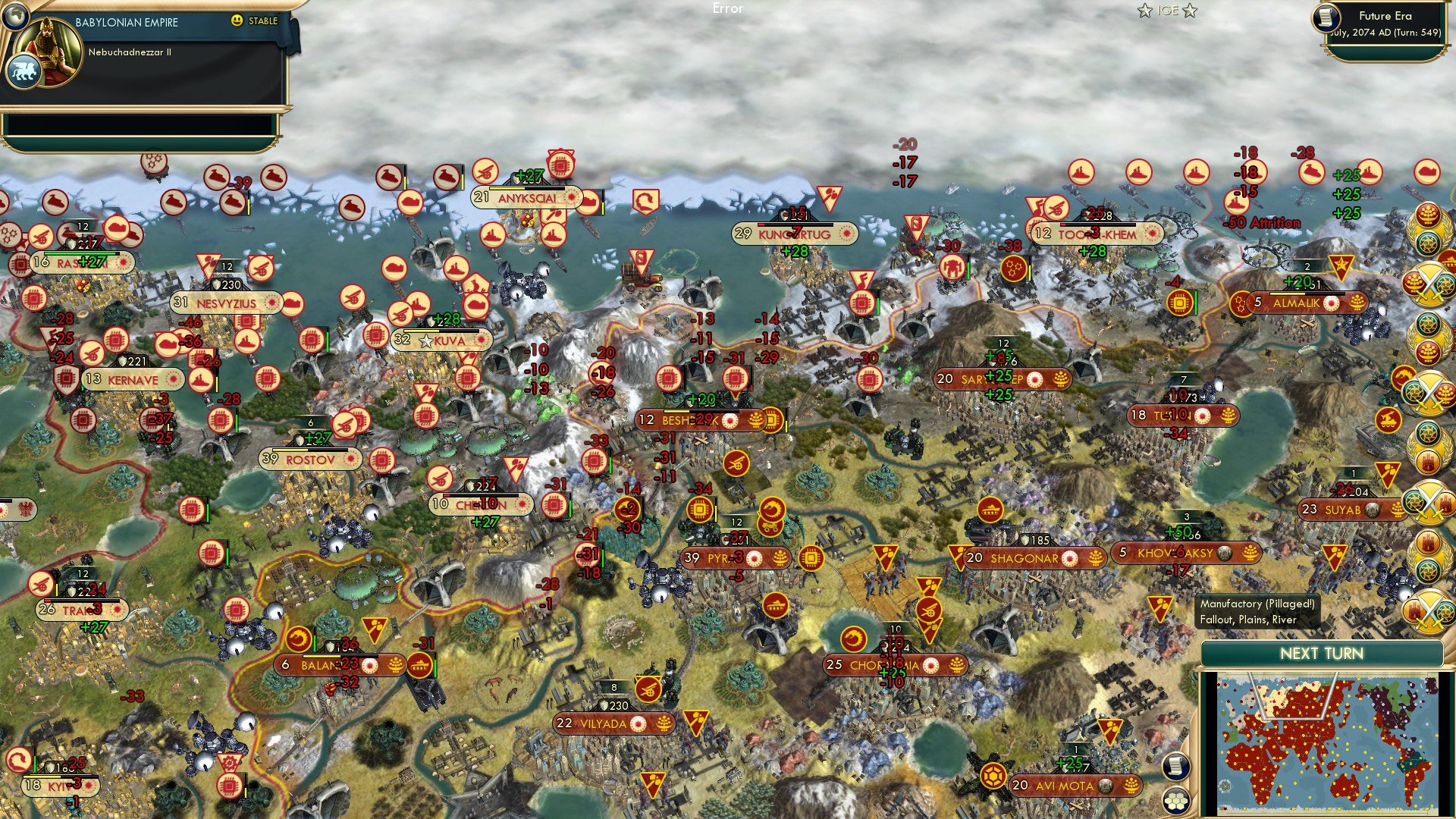The height and width of the screenshot is (819, 1456).
Task: Click the Rostov city production progress bar
Action: 311,450
